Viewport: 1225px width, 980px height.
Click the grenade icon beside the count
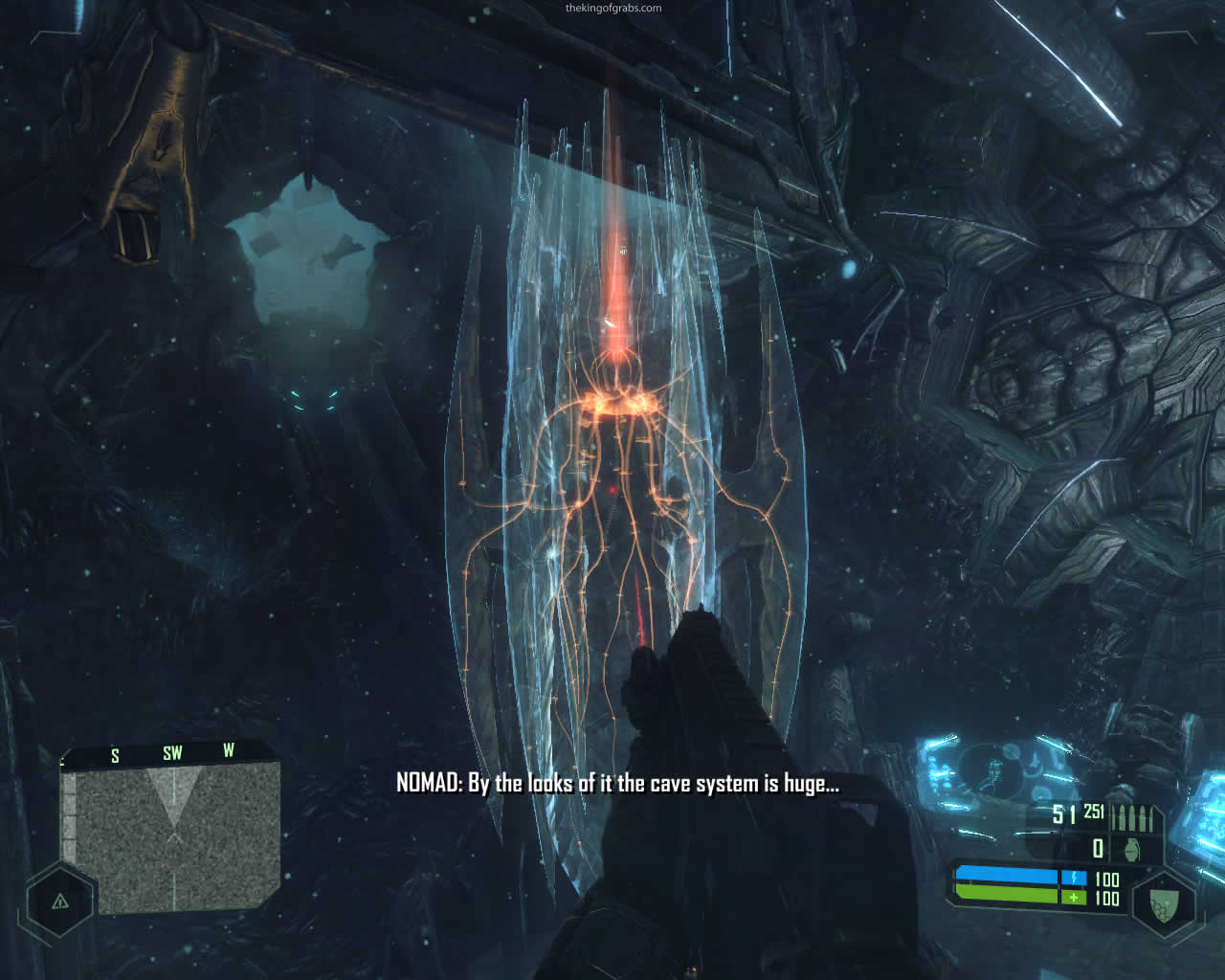coord(1132,848)
